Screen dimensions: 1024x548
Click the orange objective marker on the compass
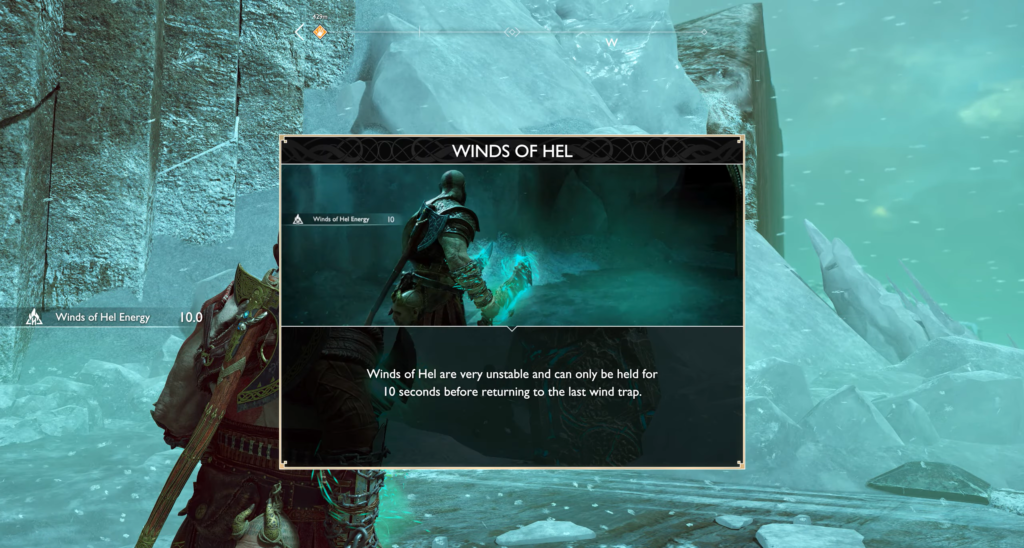(320, 32)
